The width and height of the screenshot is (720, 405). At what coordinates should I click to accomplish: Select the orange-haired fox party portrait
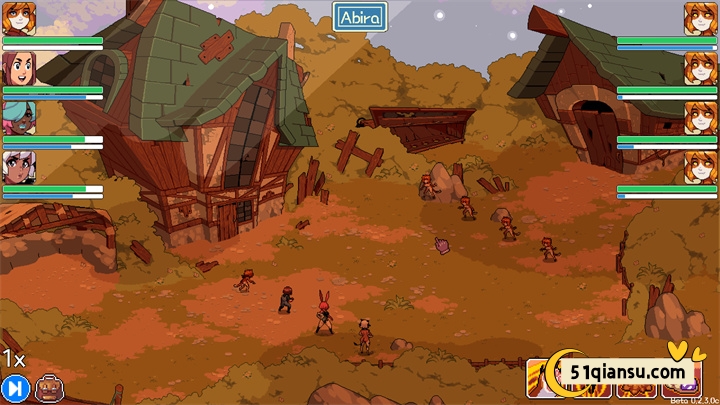[x=19, y=19]
